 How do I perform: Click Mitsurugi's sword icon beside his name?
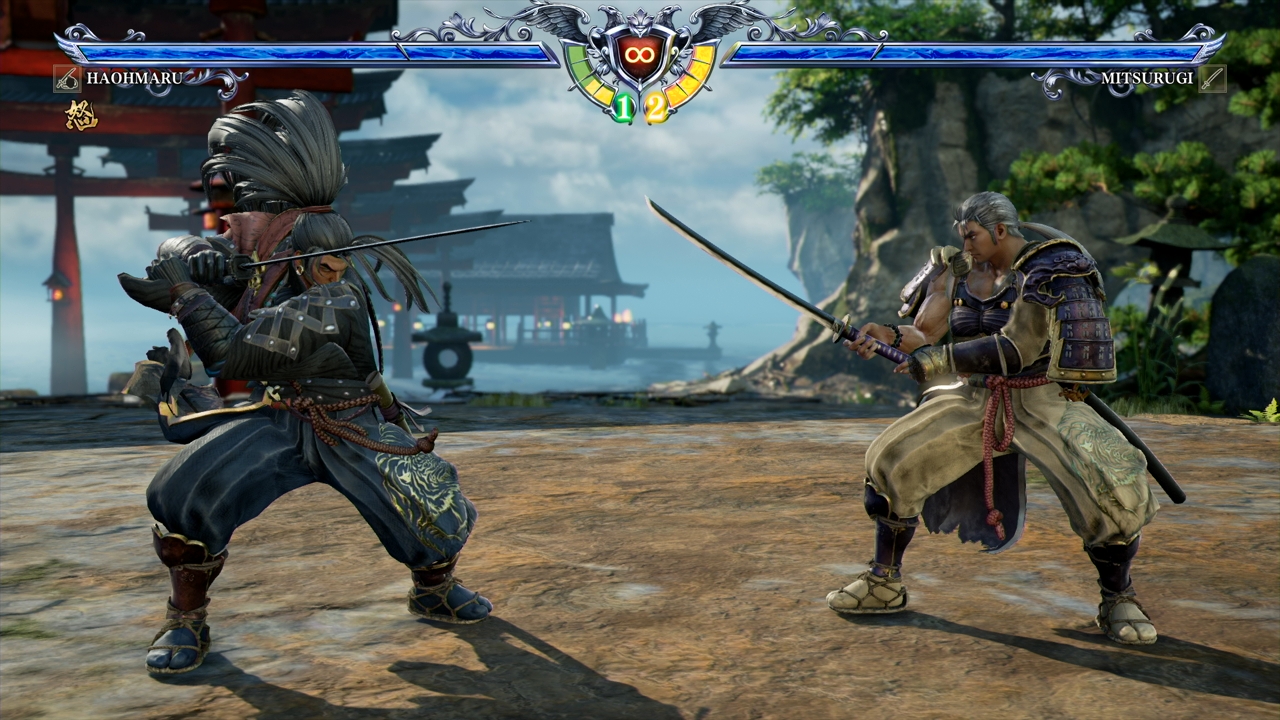1212,78
